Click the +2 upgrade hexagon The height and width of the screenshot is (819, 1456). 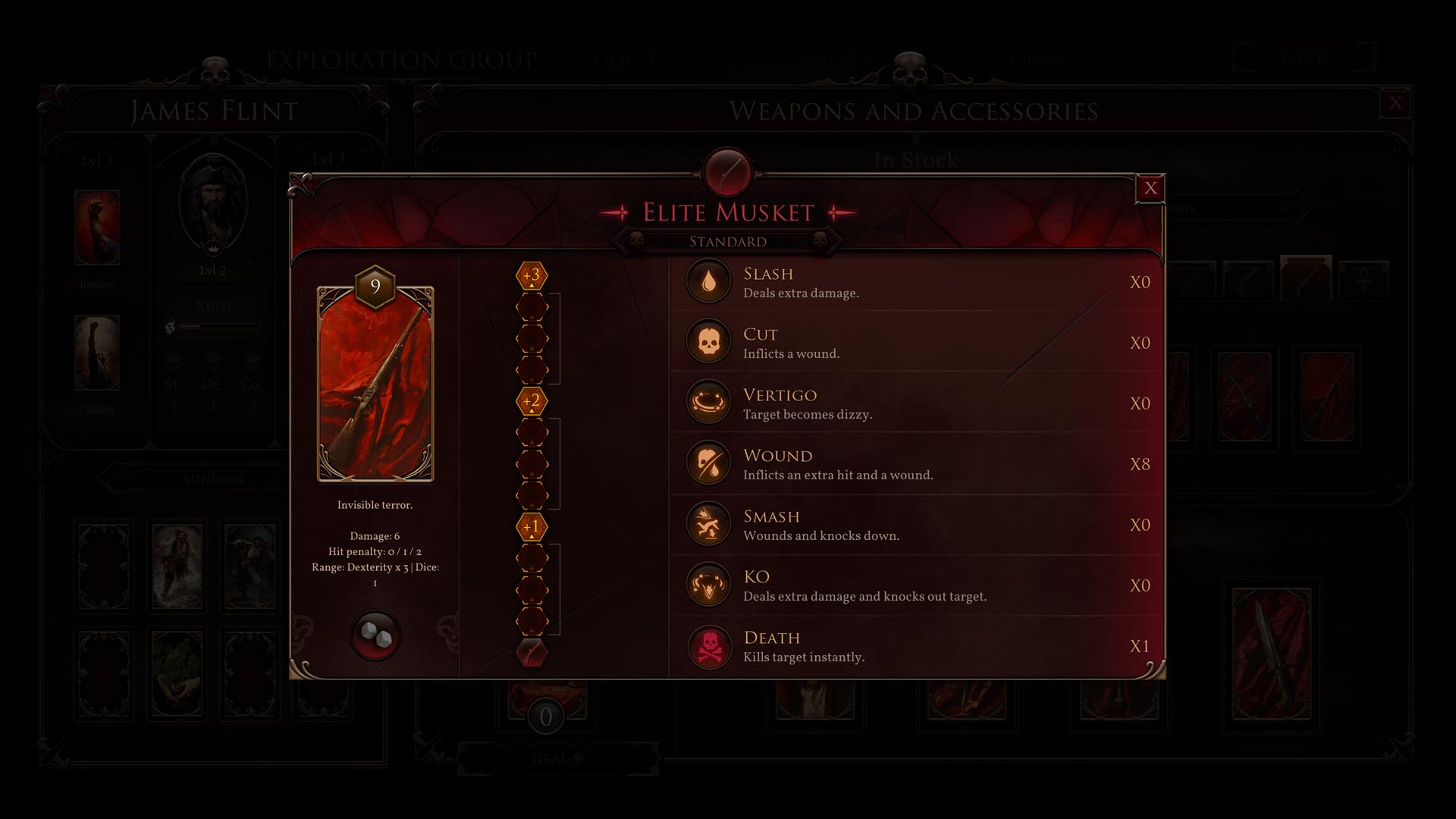pos(532,401)
